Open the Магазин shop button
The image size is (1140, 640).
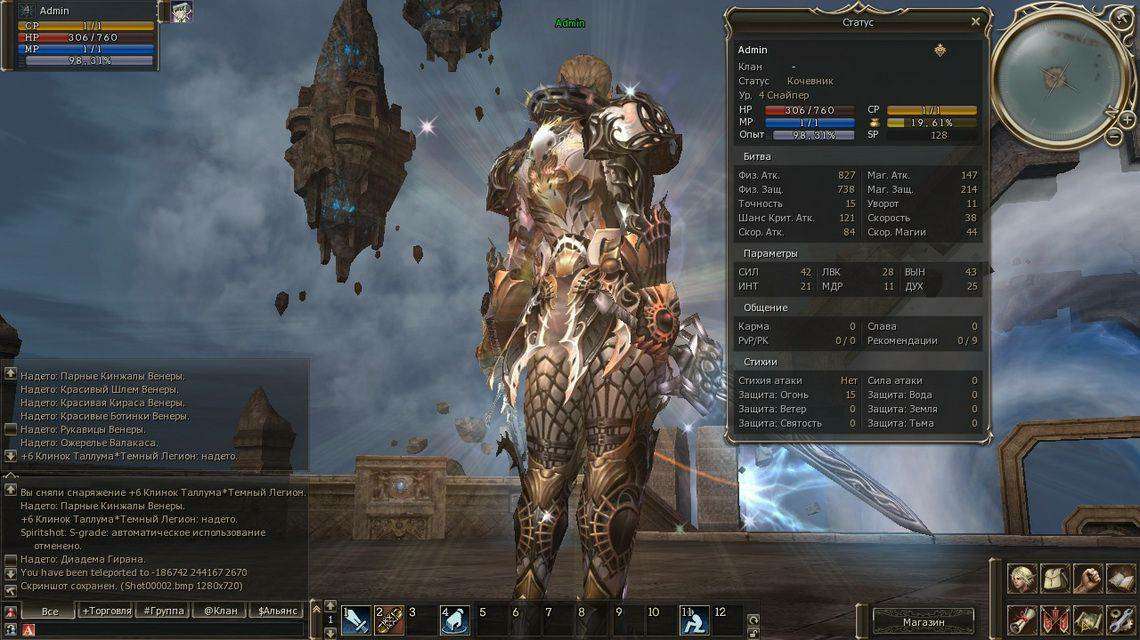pos(923,621)
